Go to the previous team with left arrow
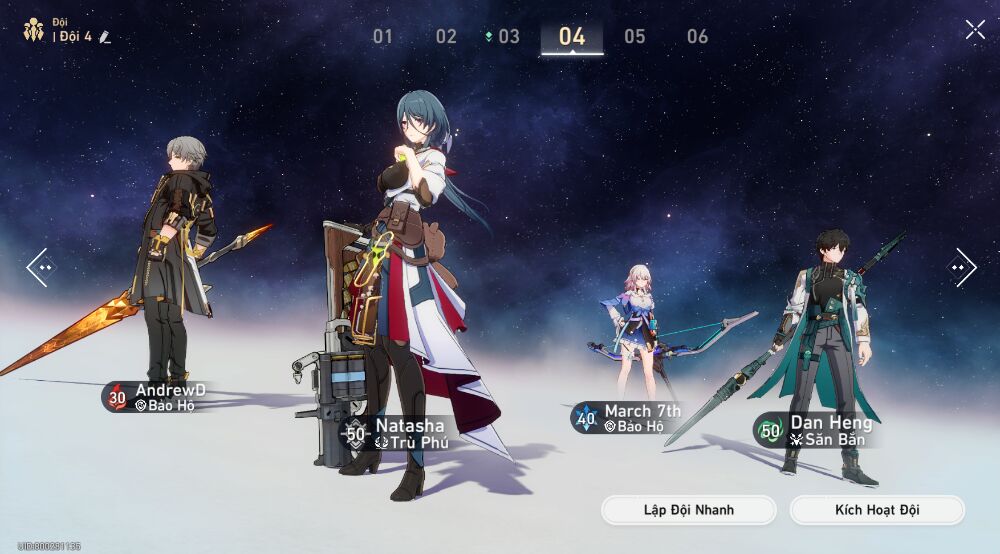 pos(40,267)
